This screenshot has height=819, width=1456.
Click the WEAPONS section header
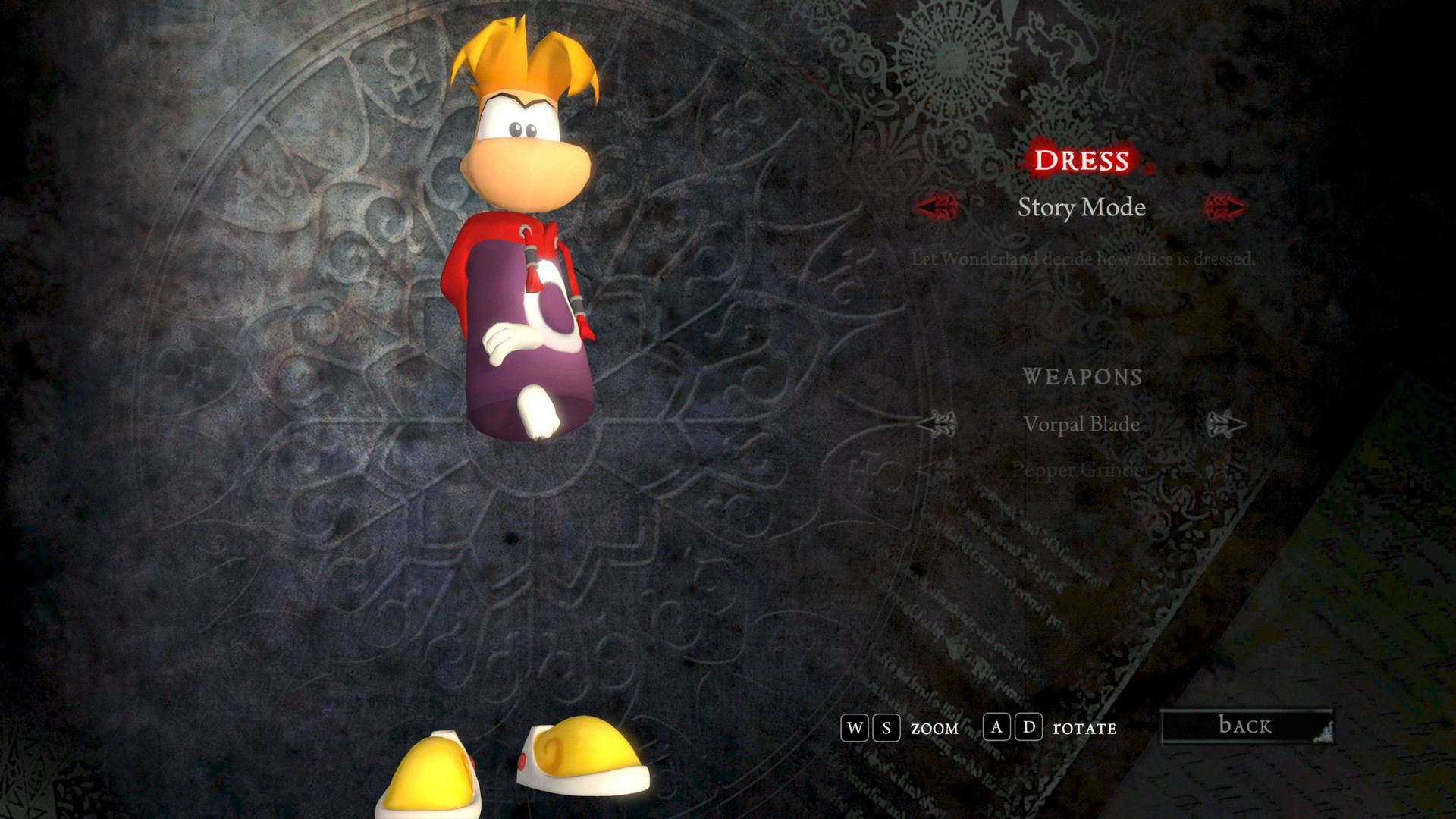(x=1083, y=377)
